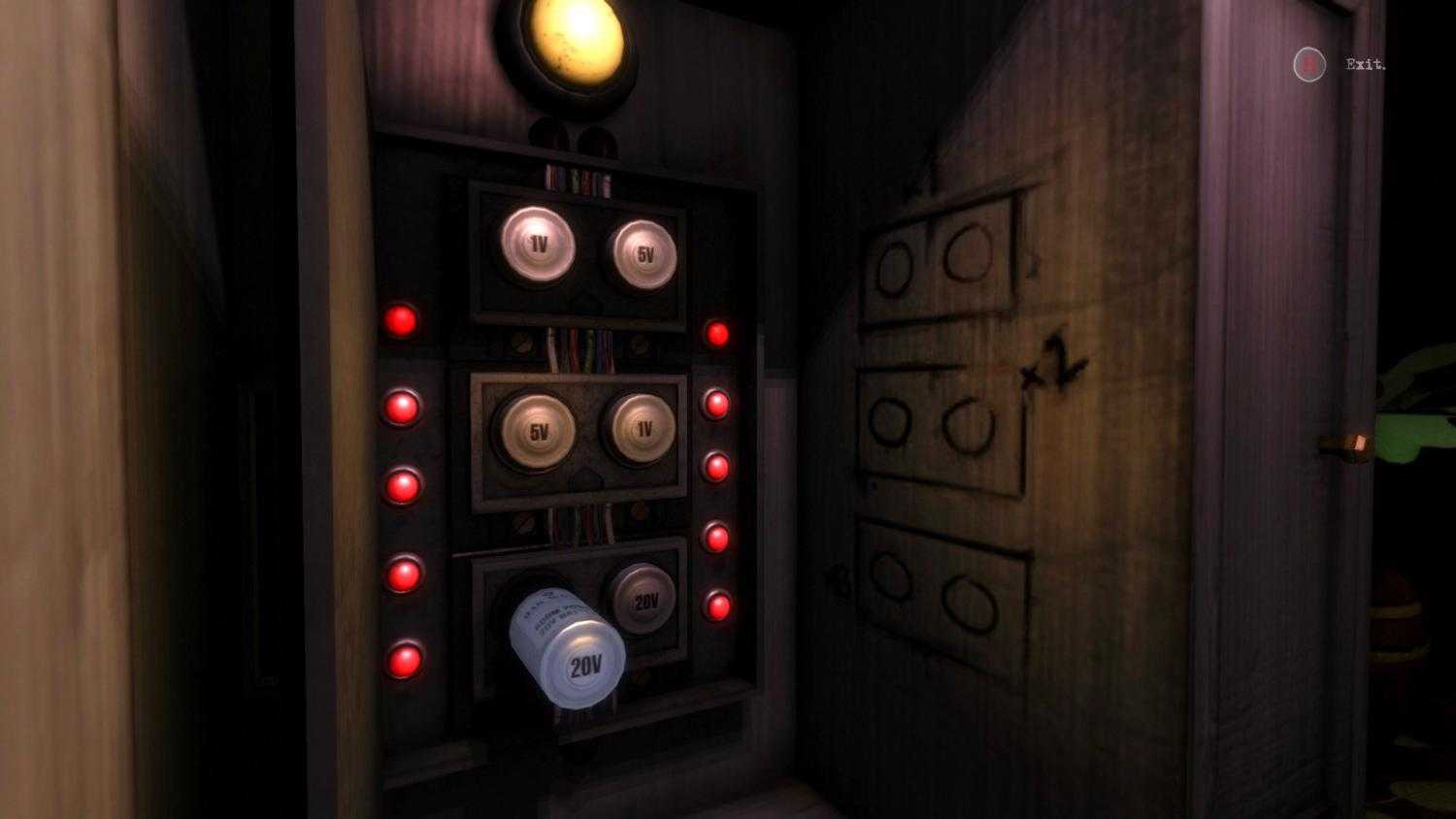Image resolution: width=1456 pixels, height=819 pixels.
Task: Select the top row 1V fuse
Action: 538,246
